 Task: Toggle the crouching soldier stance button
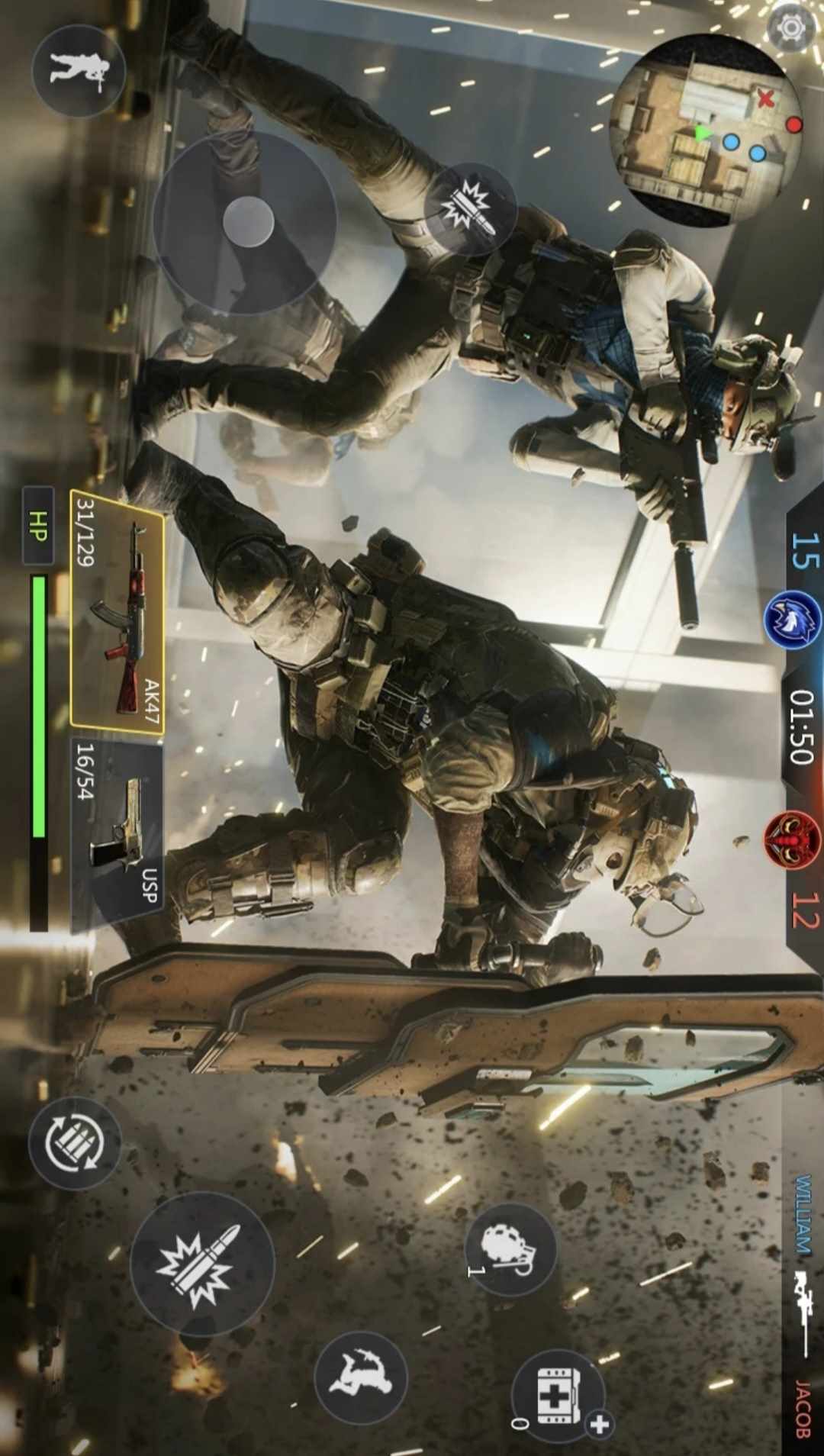(79, 70)
